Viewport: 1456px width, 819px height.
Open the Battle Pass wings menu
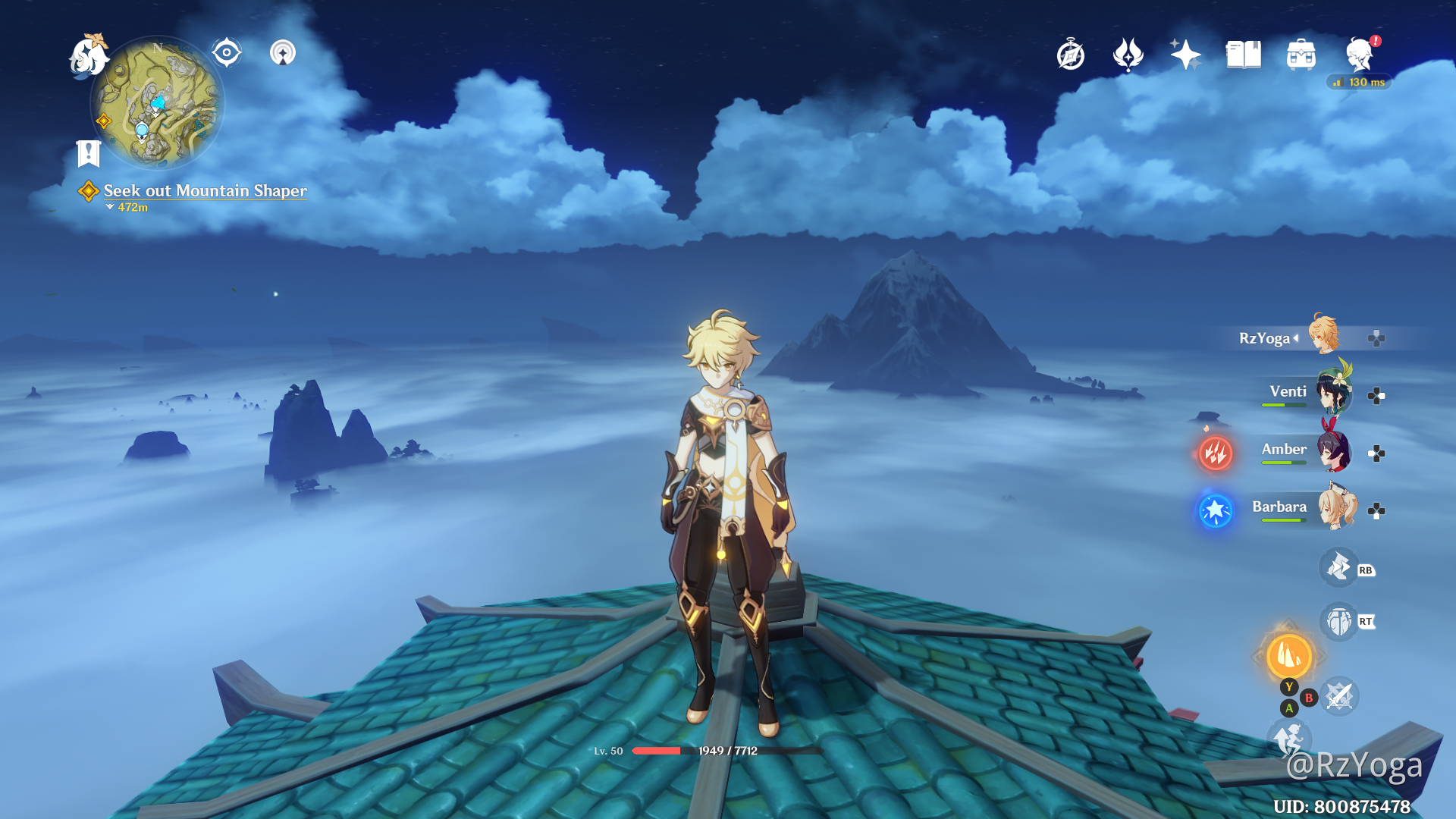1129,54
